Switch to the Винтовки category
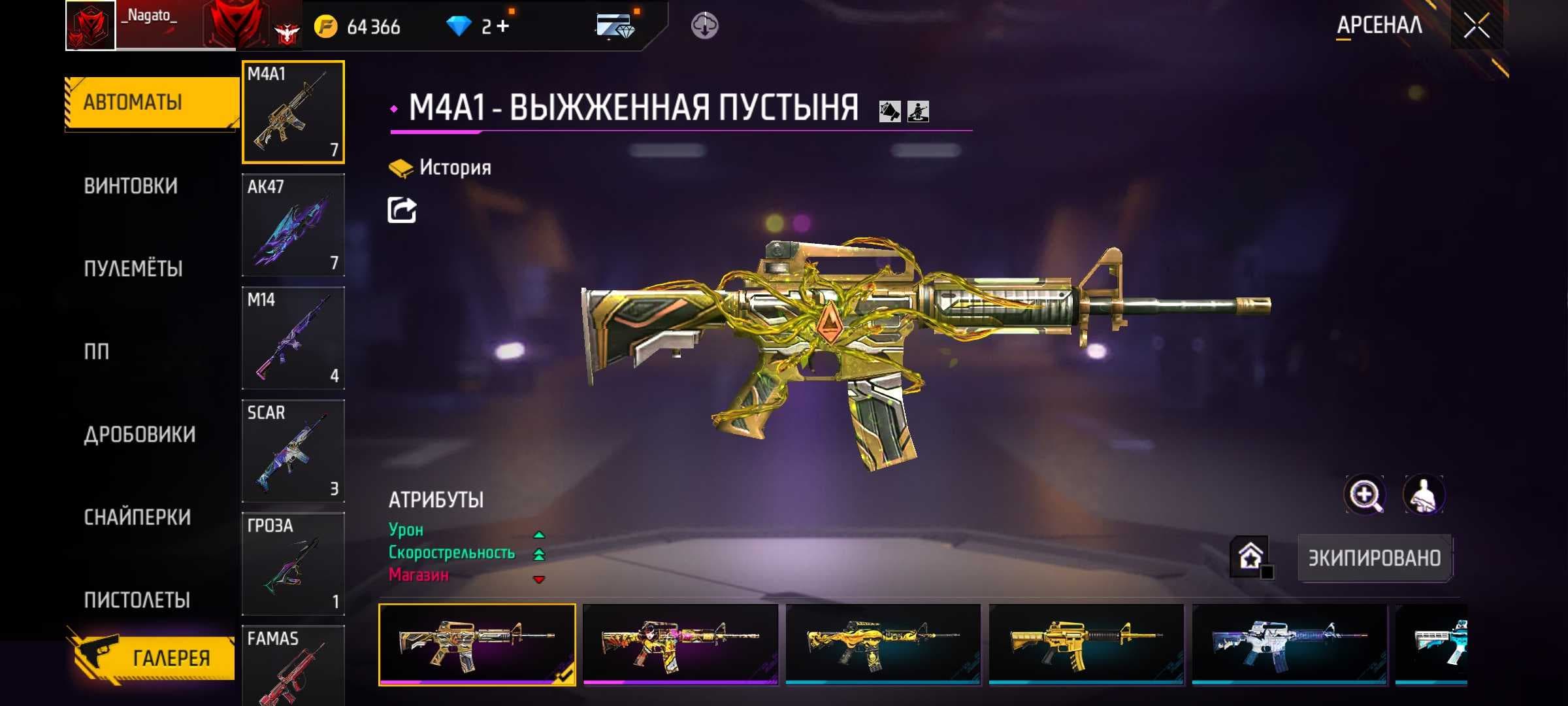The height and width of the screenshot is (706, 1568). (131, 186)
